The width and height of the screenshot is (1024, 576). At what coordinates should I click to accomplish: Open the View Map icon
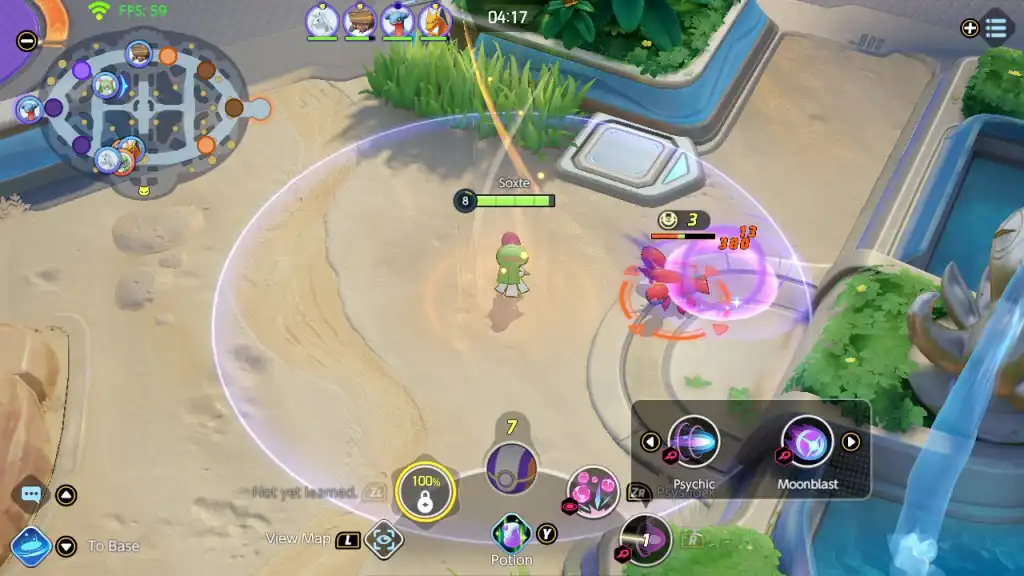tap(384, 540)
